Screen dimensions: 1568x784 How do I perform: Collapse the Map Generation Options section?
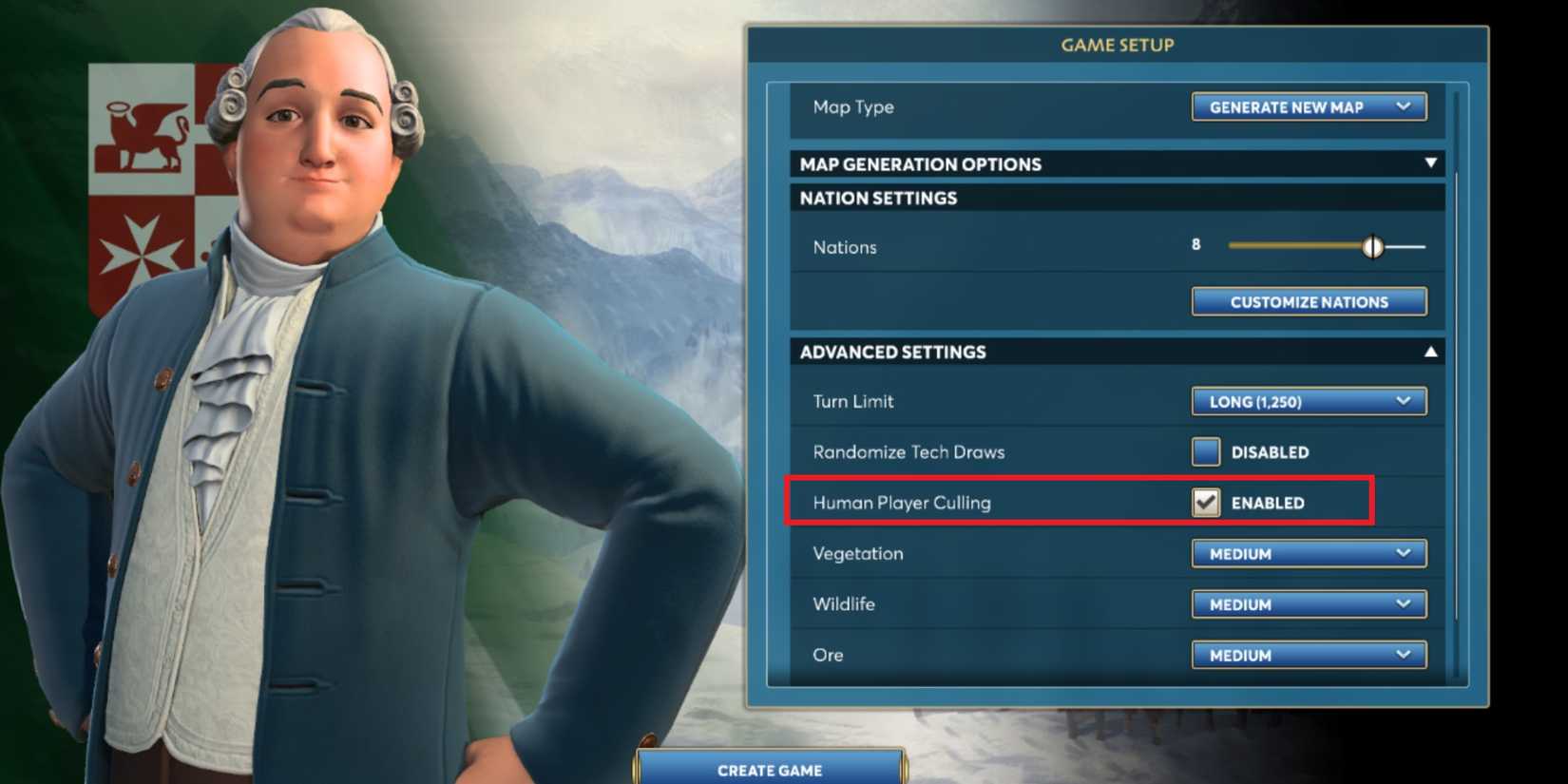(x=1430, y=163)
